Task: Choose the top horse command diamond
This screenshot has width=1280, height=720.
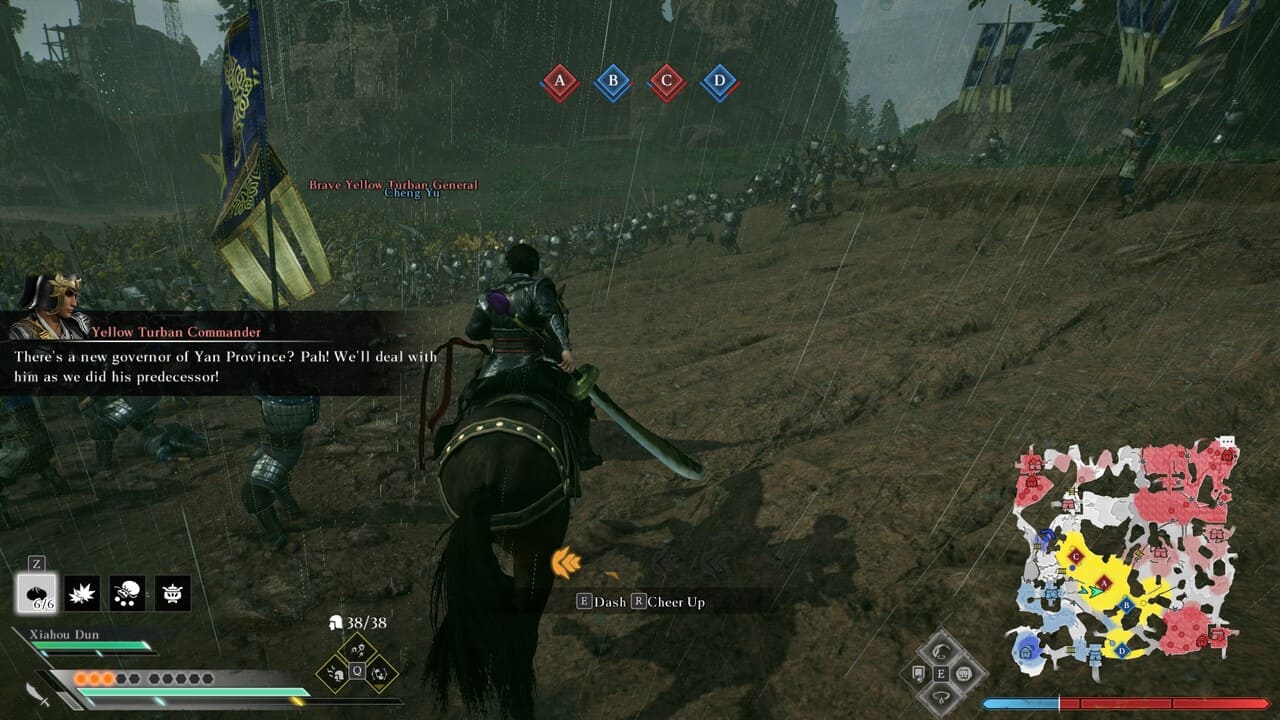Action: (941, 652)
